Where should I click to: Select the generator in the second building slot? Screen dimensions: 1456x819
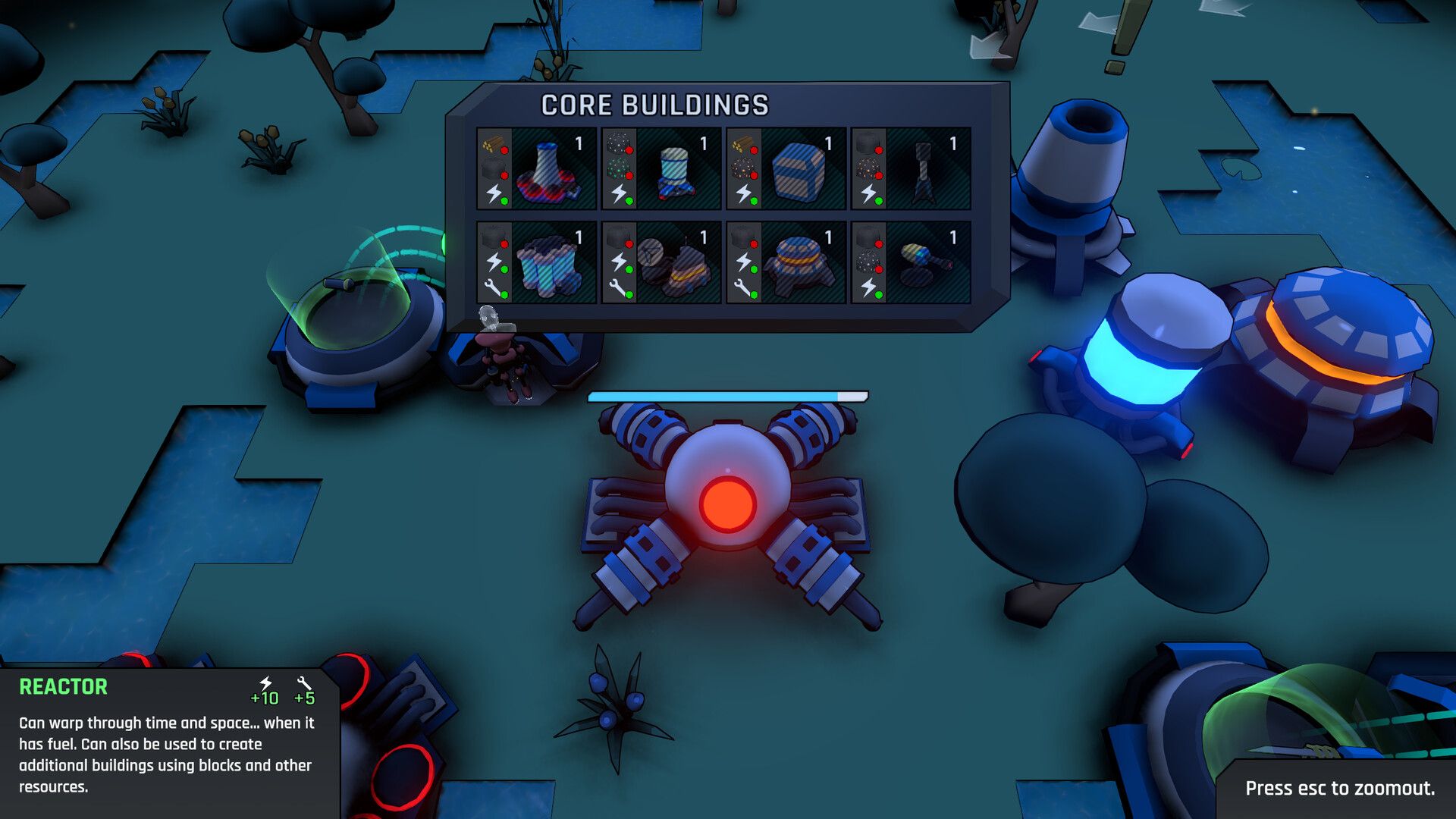(x=675, y=173)
